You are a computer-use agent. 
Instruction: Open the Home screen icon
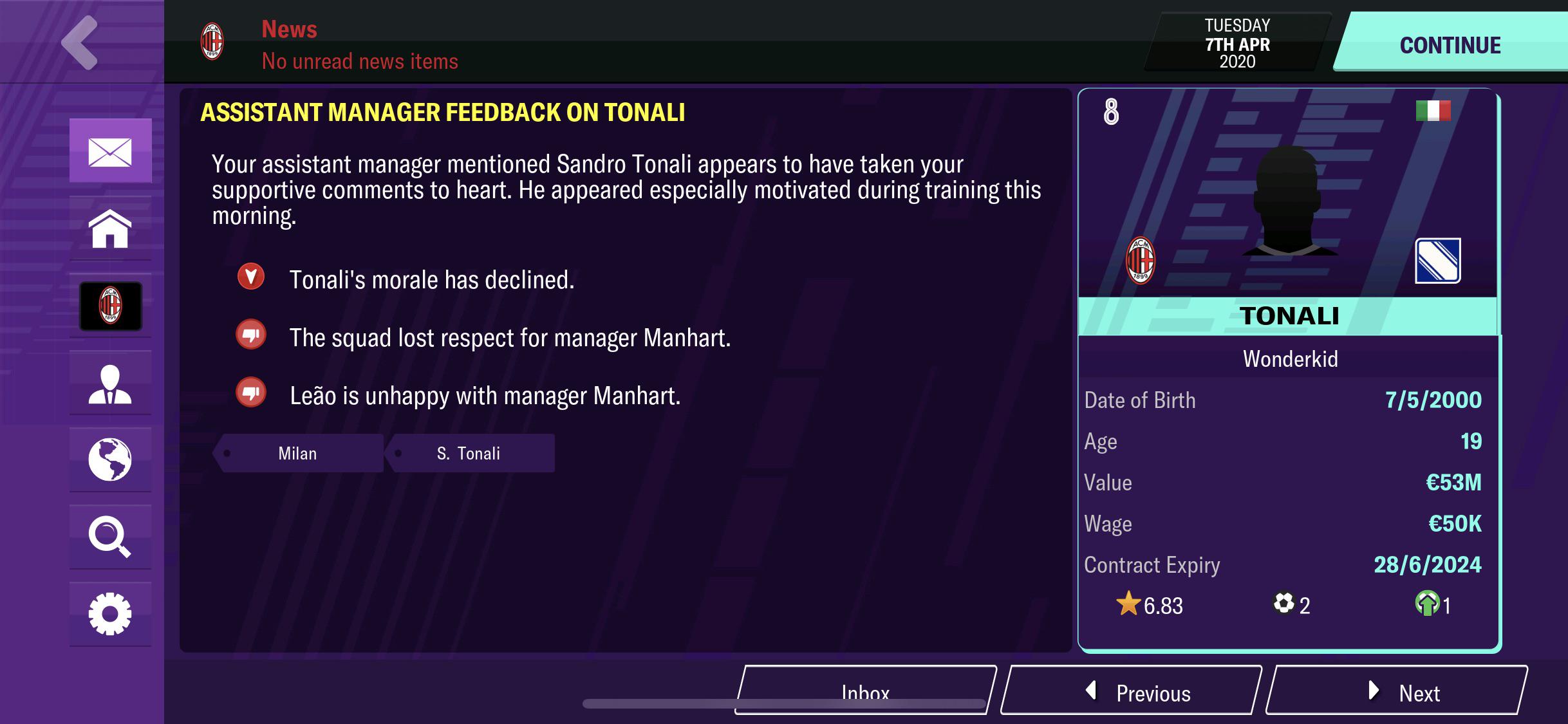pos(111,229)
